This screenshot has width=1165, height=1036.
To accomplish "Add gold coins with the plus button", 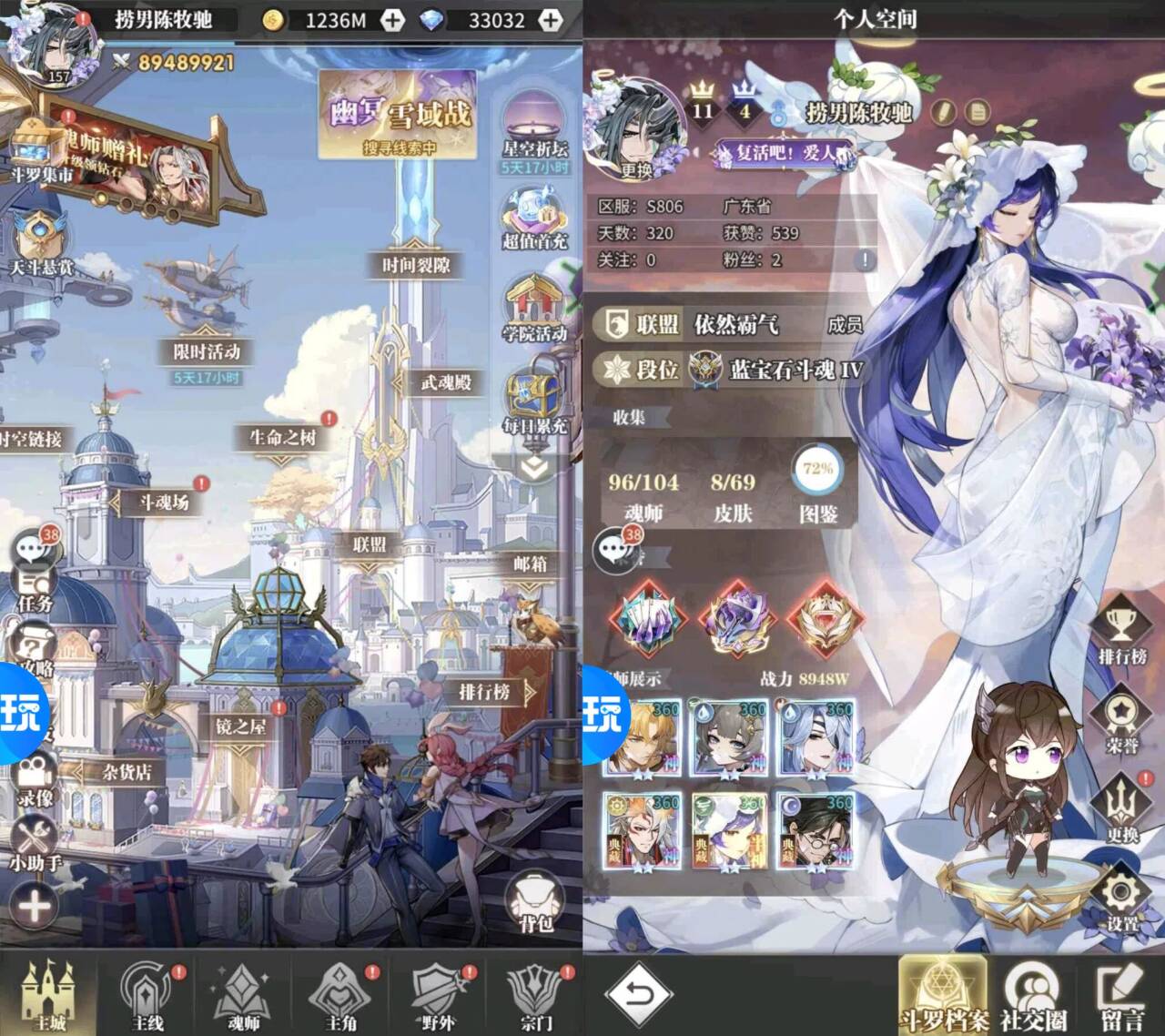I will [x=392, y=20].
